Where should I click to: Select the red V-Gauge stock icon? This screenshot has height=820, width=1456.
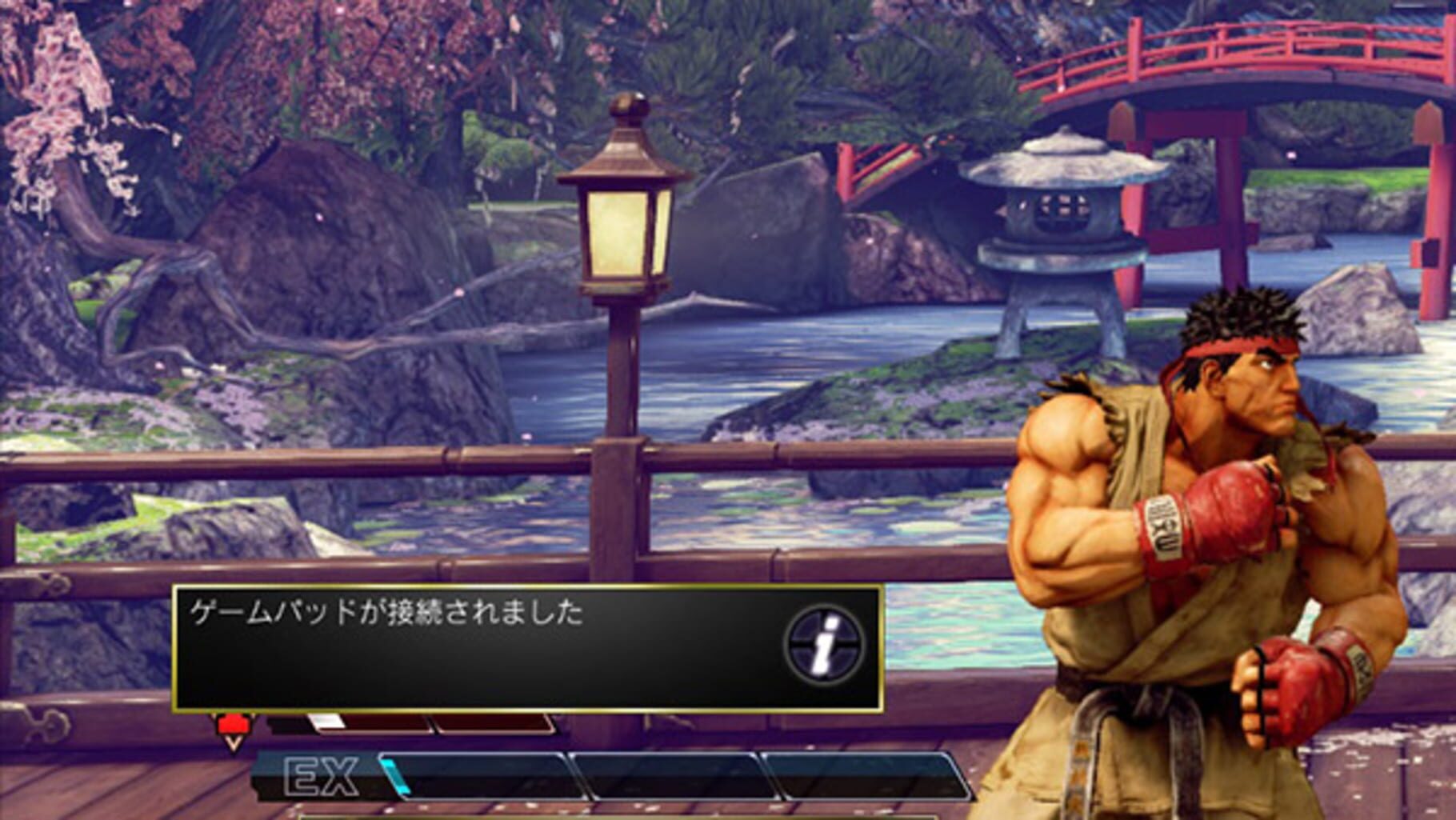tap(234, 722)
